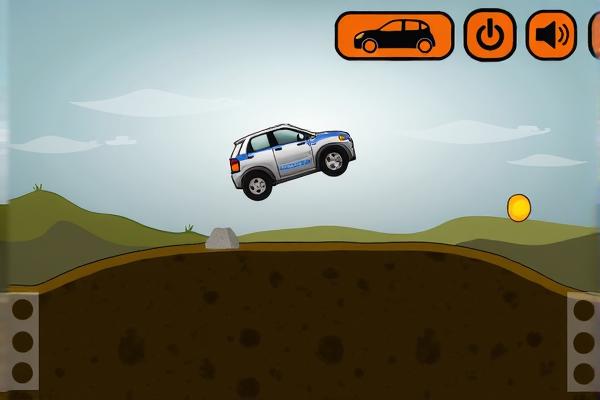This screenshot has width=600, height=400.
Task: Click the orange power button
Action: tap(490, 35)
